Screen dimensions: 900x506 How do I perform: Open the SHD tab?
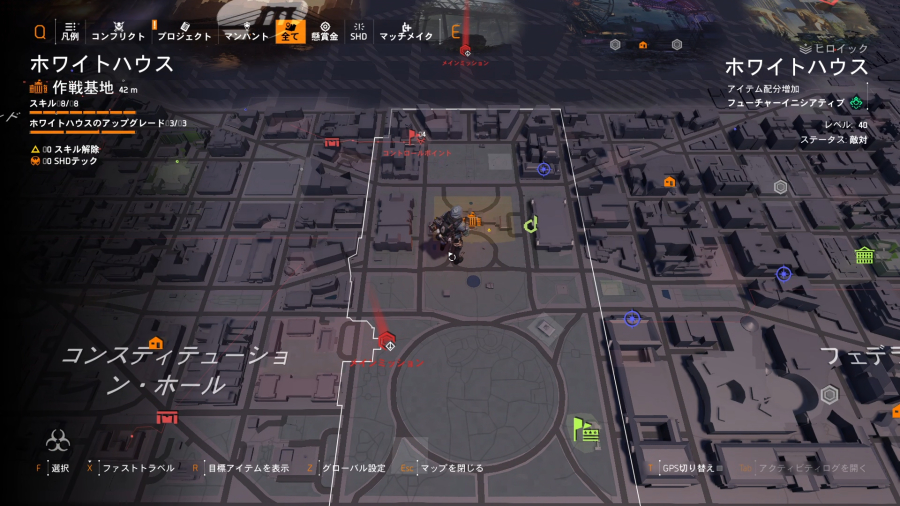point(358,30)
